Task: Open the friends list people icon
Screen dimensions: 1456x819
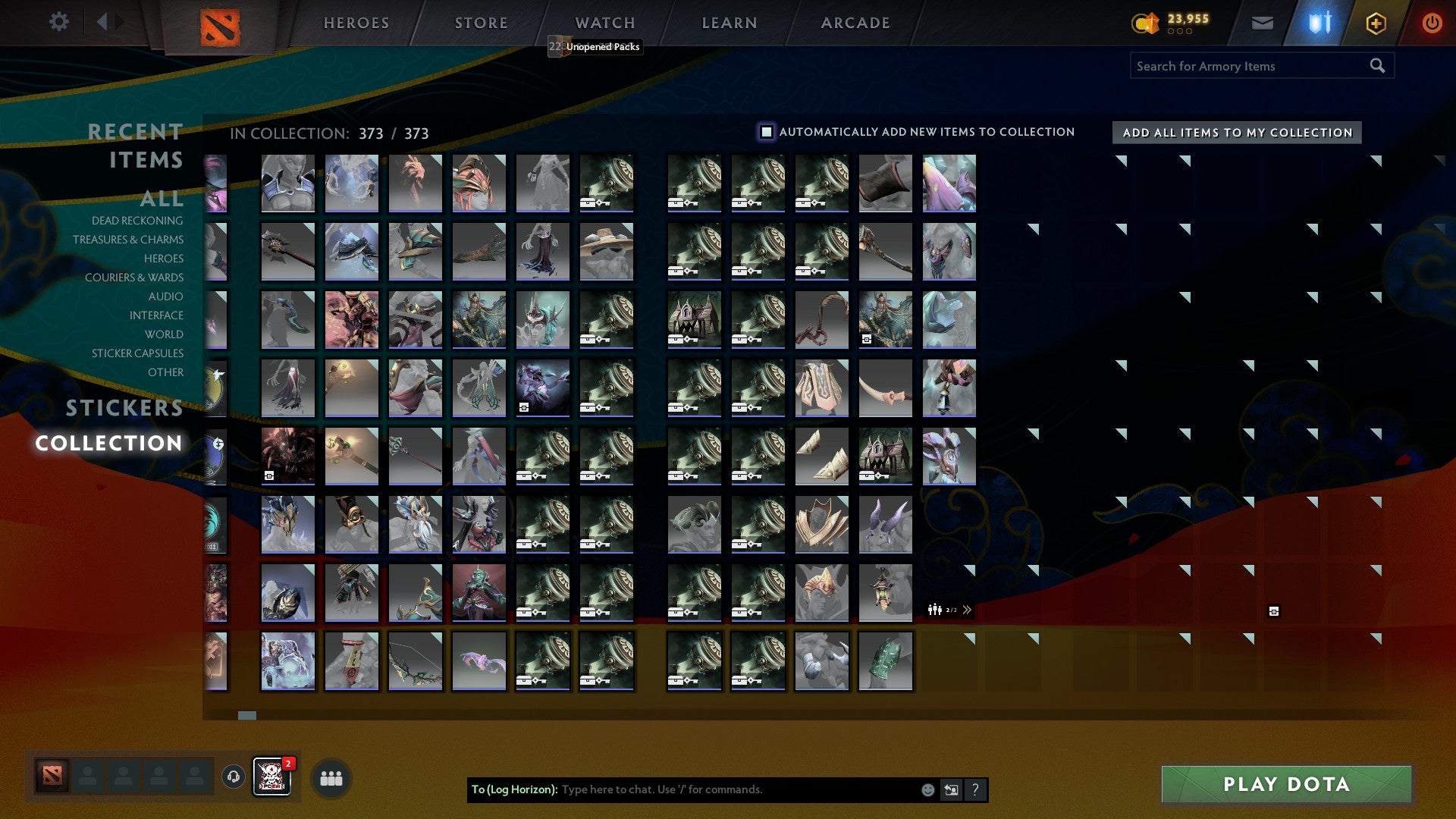Action: (x=331, y=777)
